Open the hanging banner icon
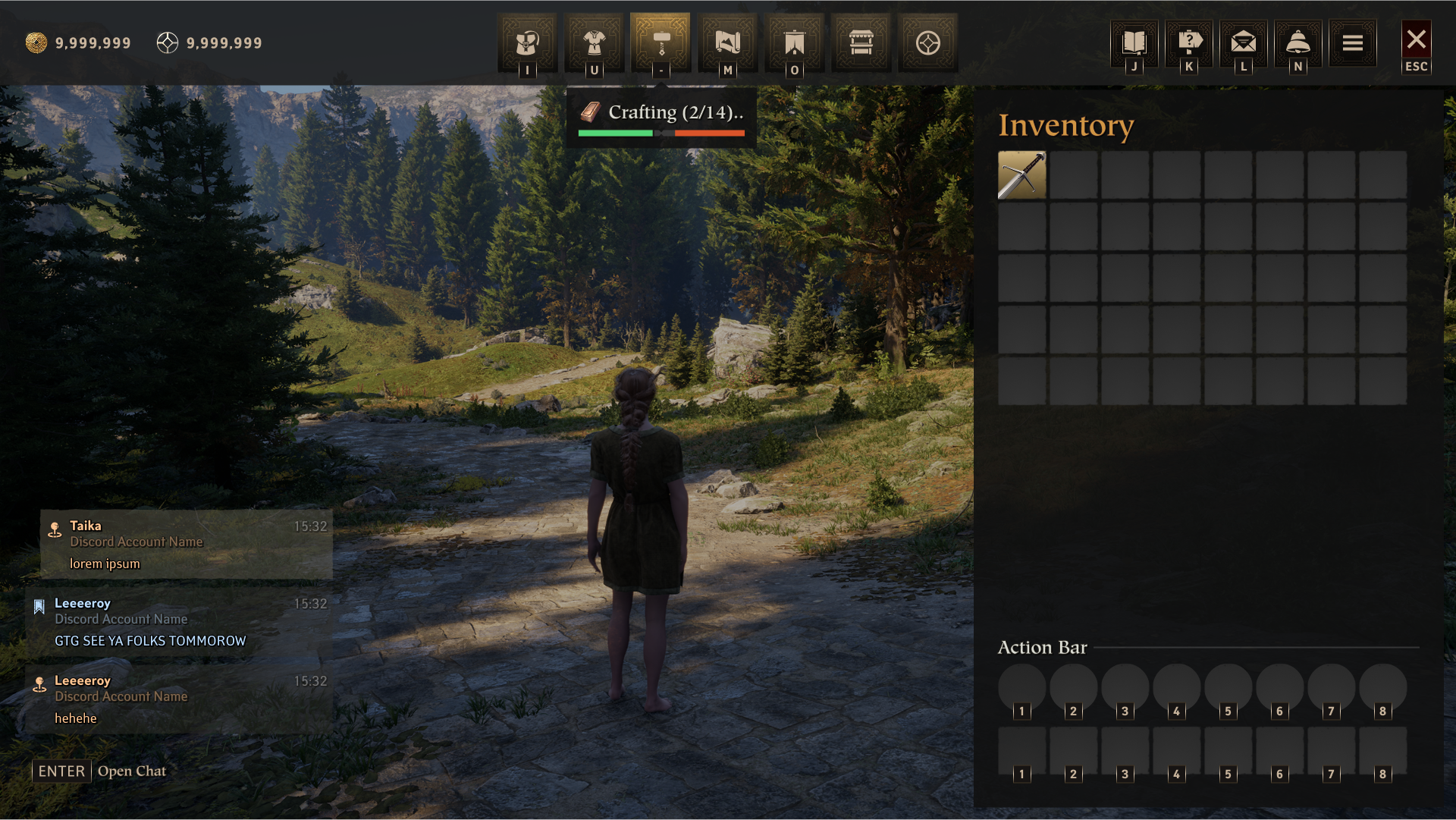The width and height of the screenshot is (1456, 820). pyautogui.click(x=794, y=42)
